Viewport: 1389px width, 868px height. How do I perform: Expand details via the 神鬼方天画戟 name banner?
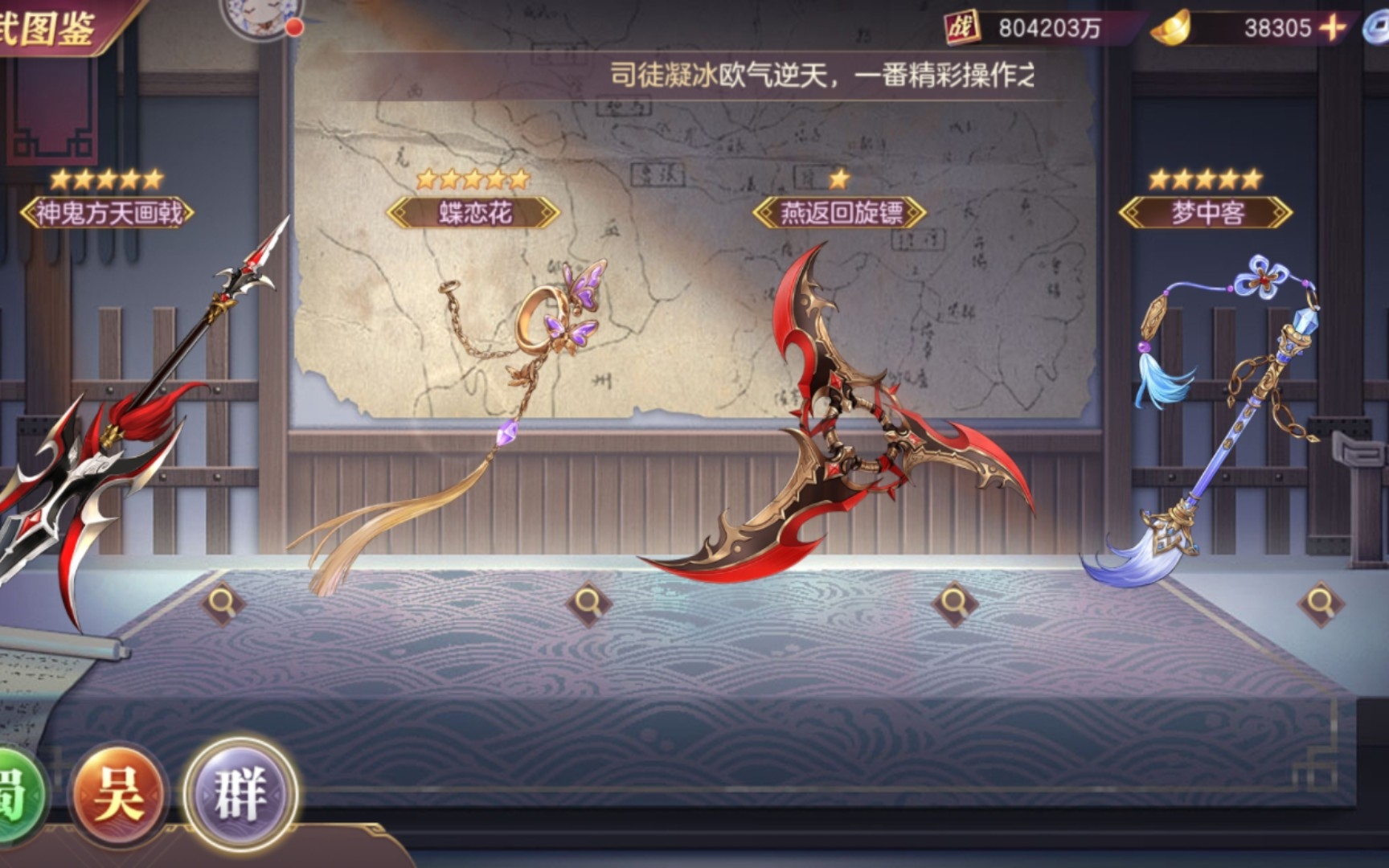click(107, 211)
